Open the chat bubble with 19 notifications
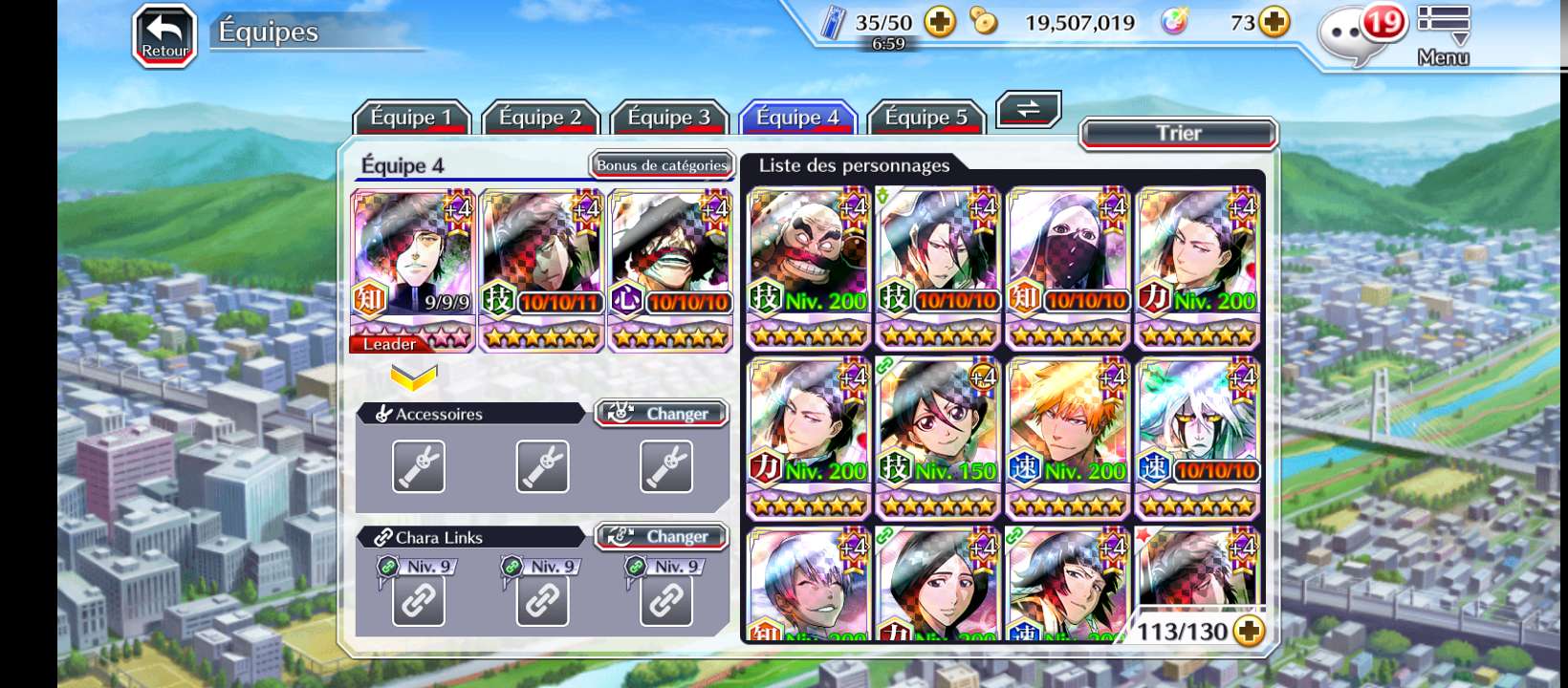Viewport: 1568px width, 688px height. [1359, 36]
